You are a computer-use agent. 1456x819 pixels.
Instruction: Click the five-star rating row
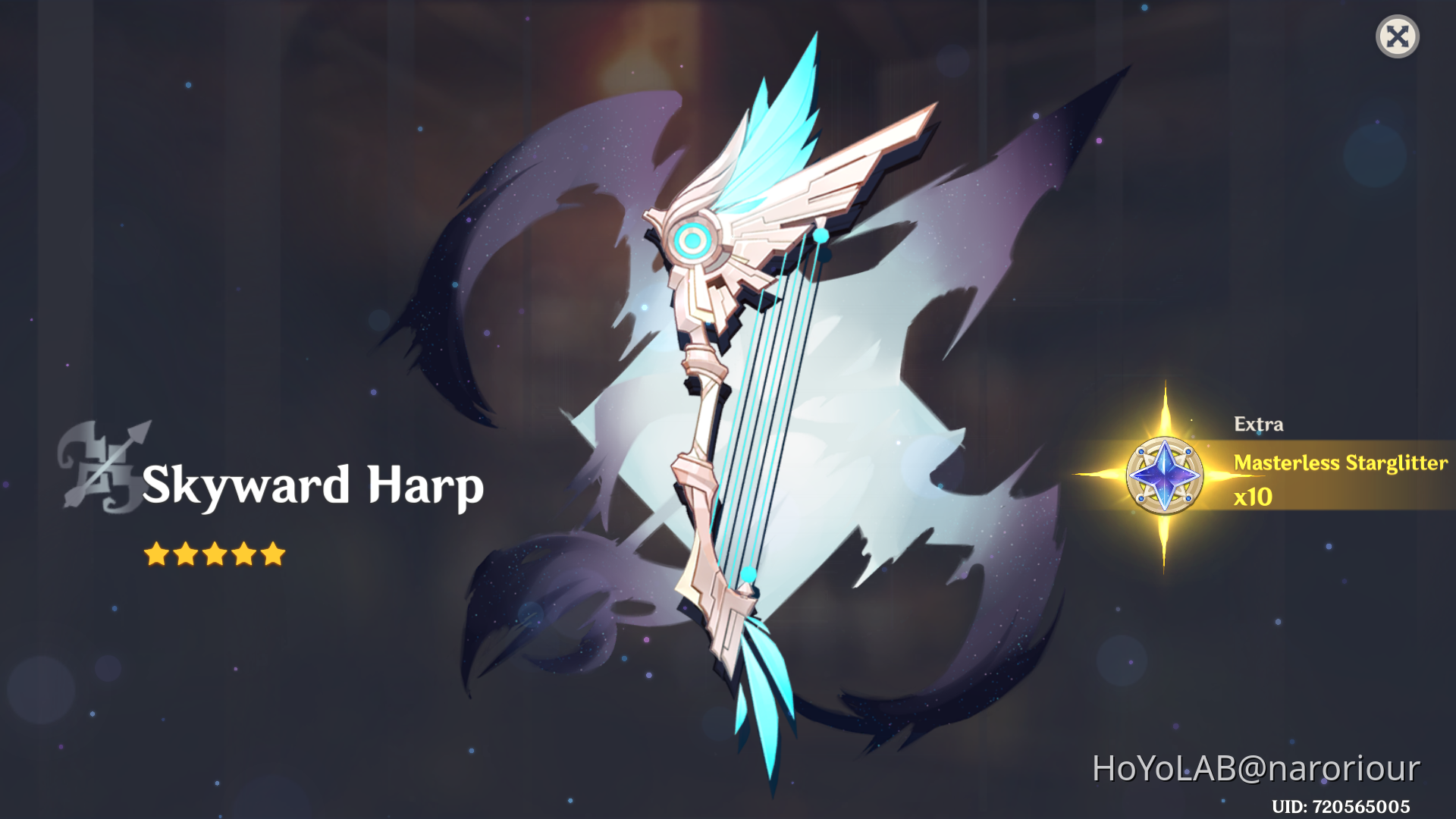pos(215,553)
